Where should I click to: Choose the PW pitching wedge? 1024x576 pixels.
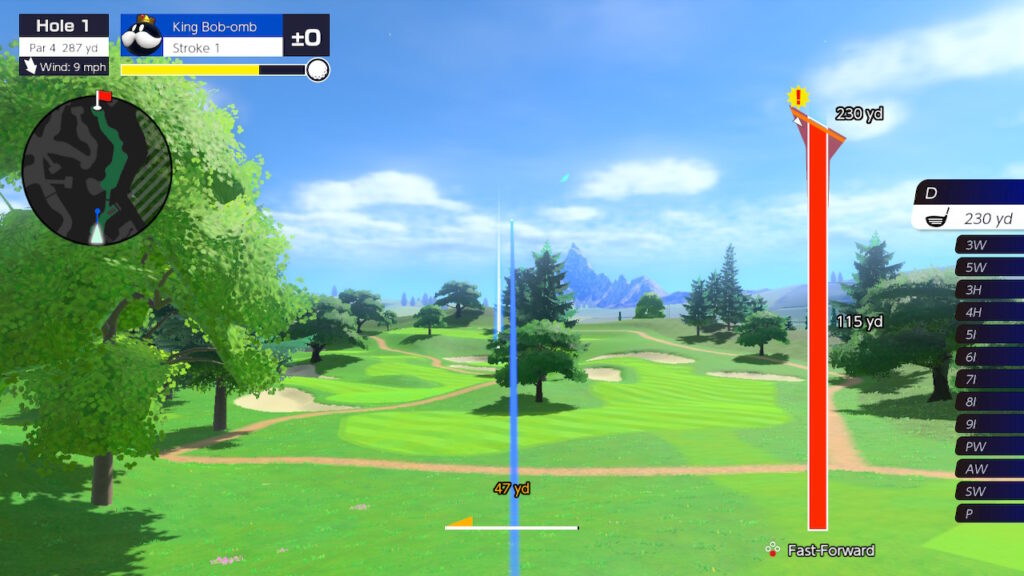(988, 446)
